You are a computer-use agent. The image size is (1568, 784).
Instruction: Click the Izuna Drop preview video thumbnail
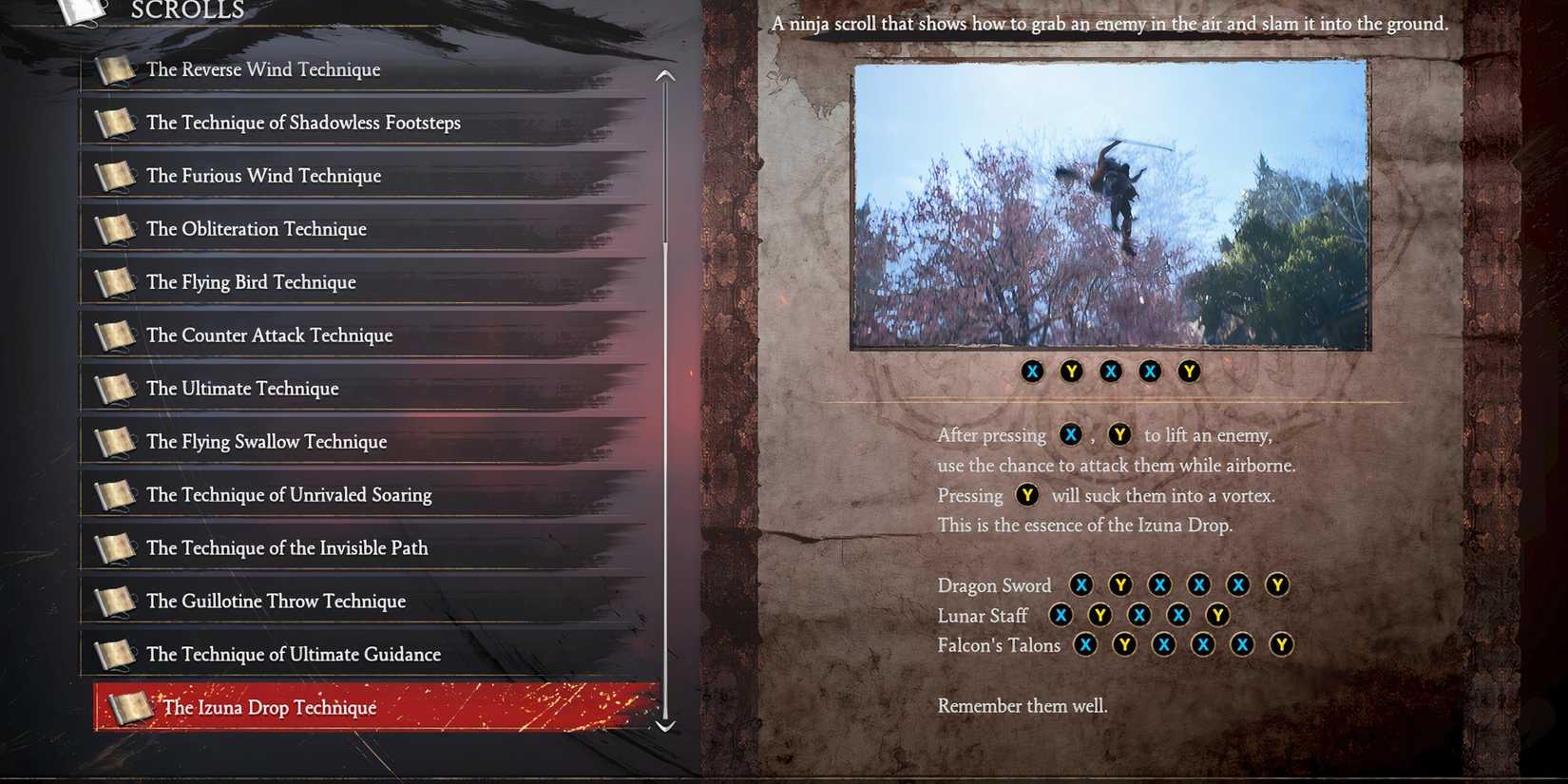[1110, 203]
